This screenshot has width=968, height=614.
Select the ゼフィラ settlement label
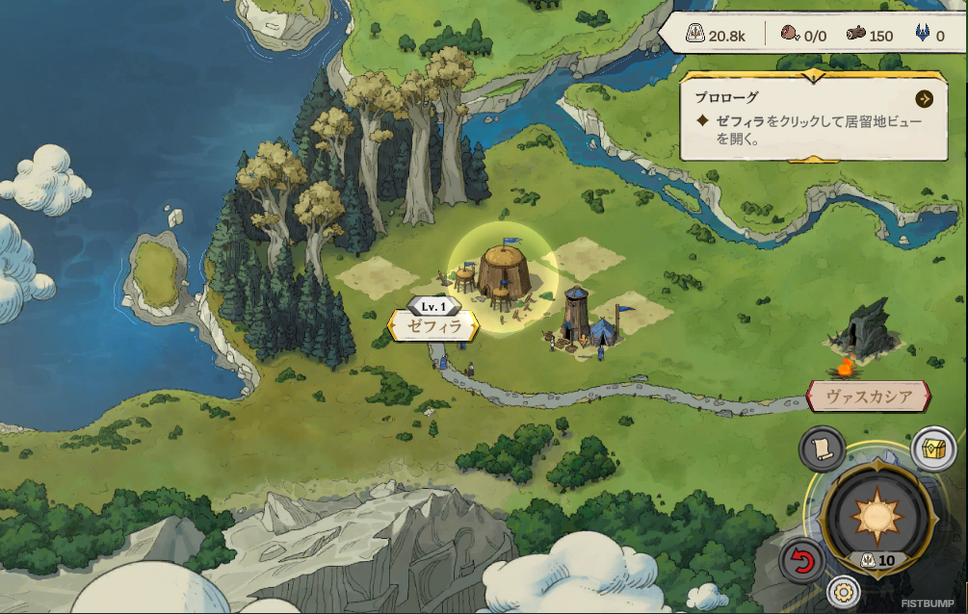[433, 325]
